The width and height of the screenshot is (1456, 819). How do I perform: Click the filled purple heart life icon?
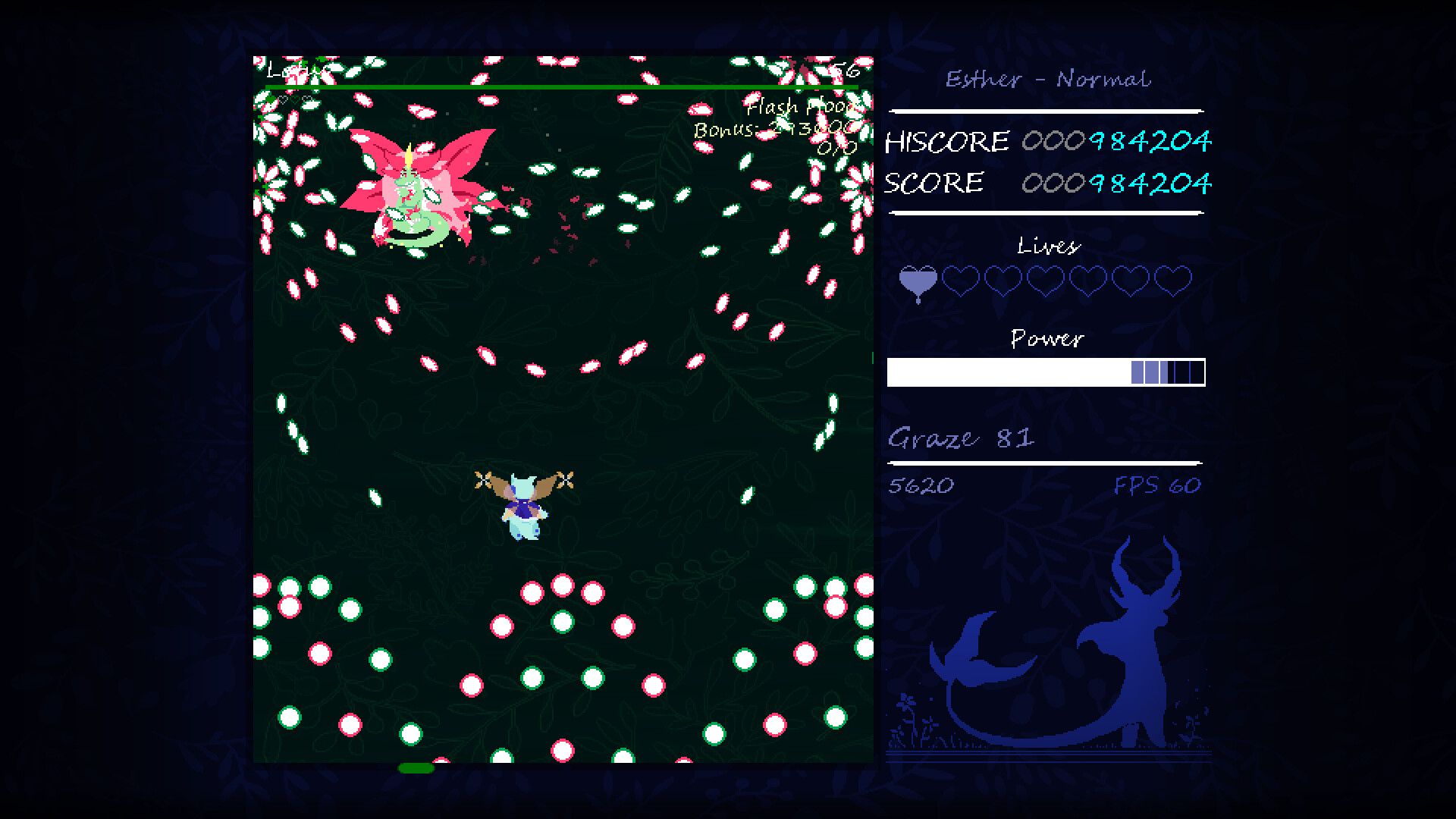(x=918, y=281)
